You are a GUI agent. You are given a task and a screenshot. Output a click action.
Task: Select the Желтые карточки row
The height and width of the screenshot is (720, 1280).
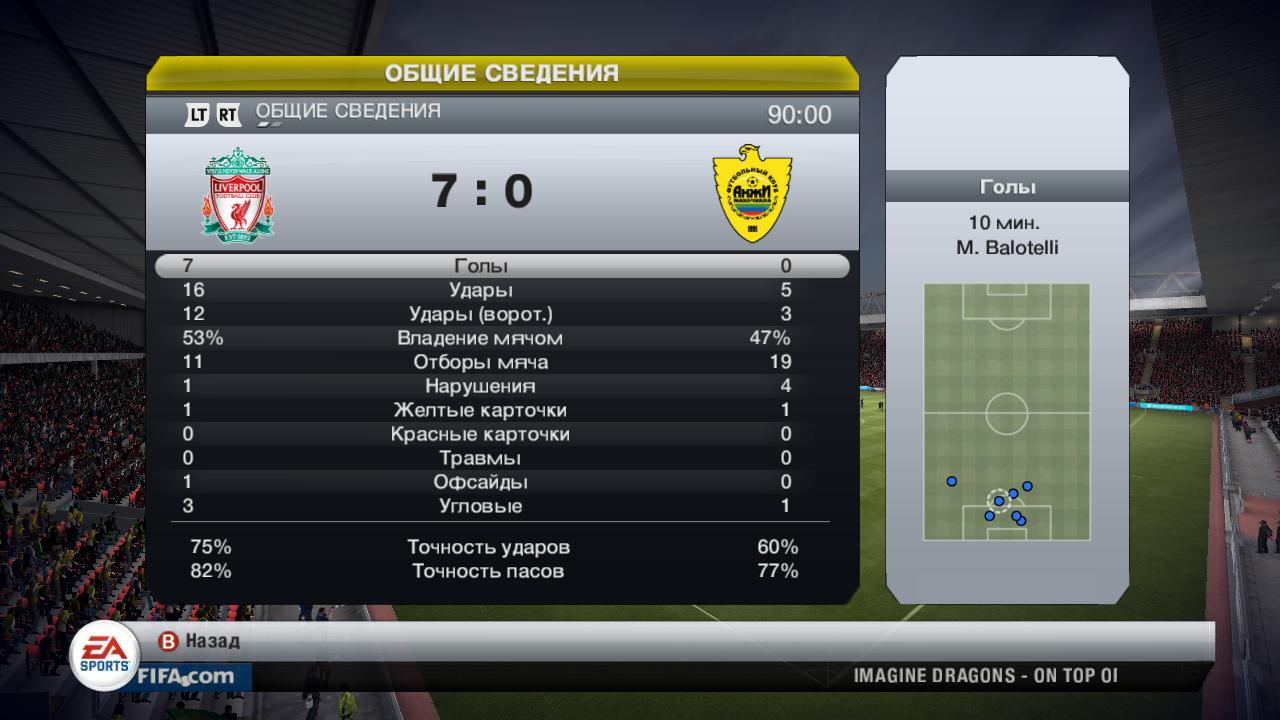[481, 410]
